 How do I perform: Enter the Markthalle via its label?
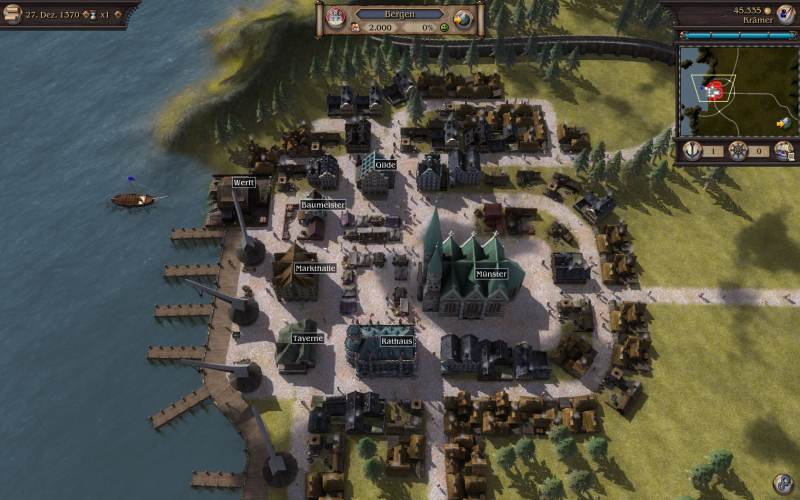click(x=315, y=268)
